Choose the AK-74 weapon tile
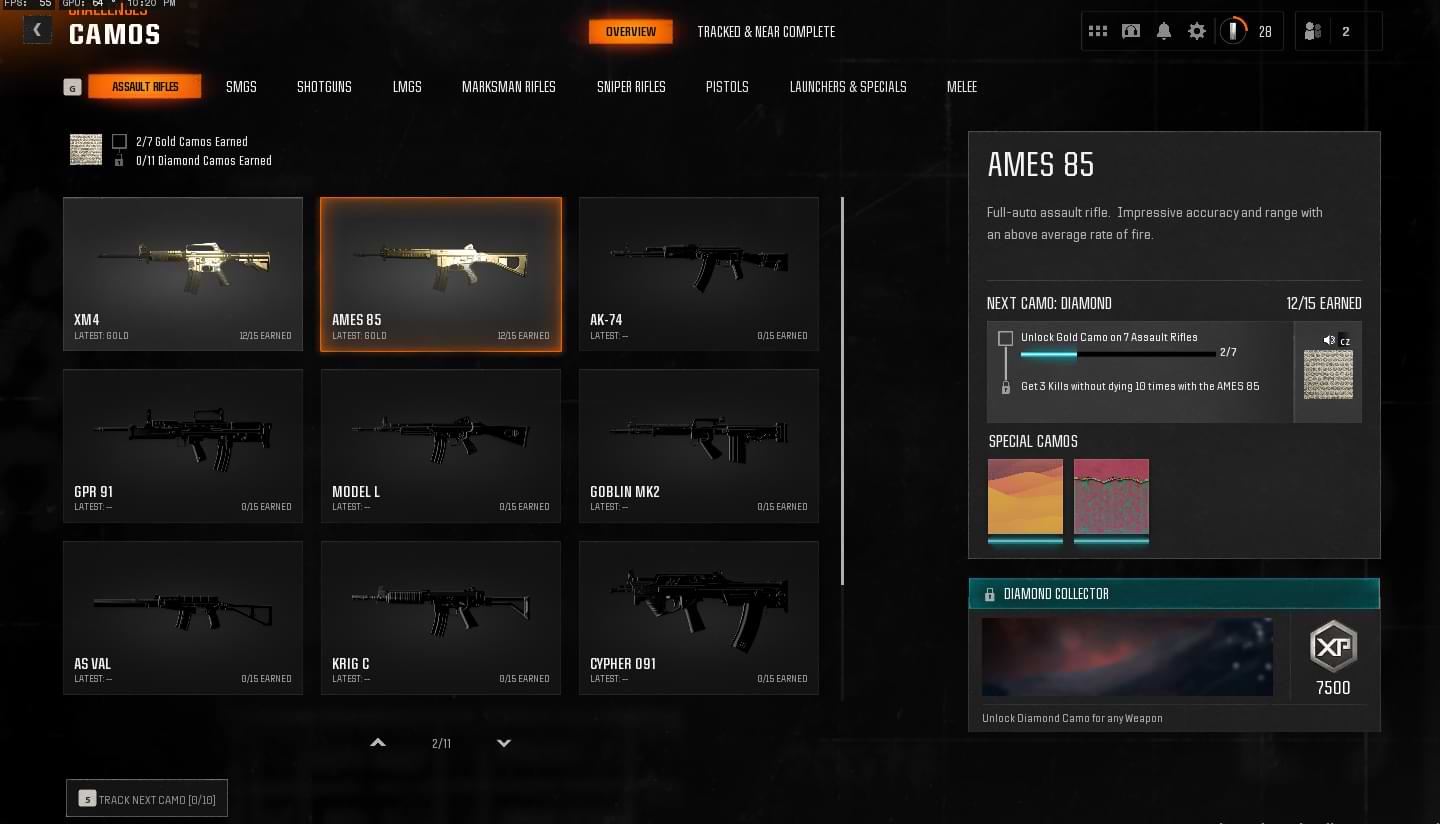This screenshot has width=1440, height=824. coord(699,273)
